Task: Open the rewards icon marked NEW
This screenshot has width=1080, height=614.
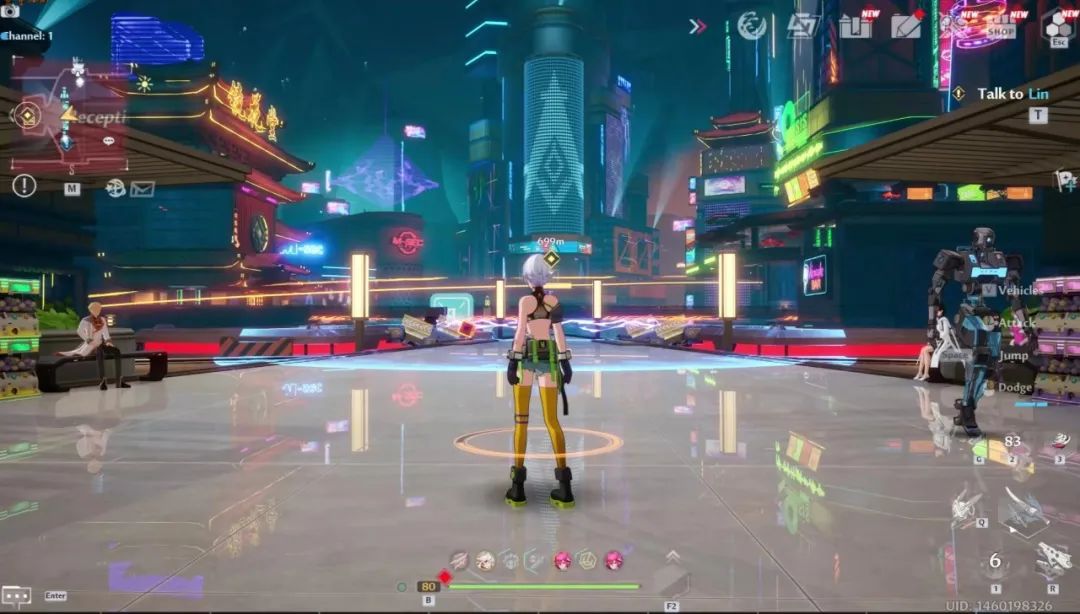Action: coord(856,26)
